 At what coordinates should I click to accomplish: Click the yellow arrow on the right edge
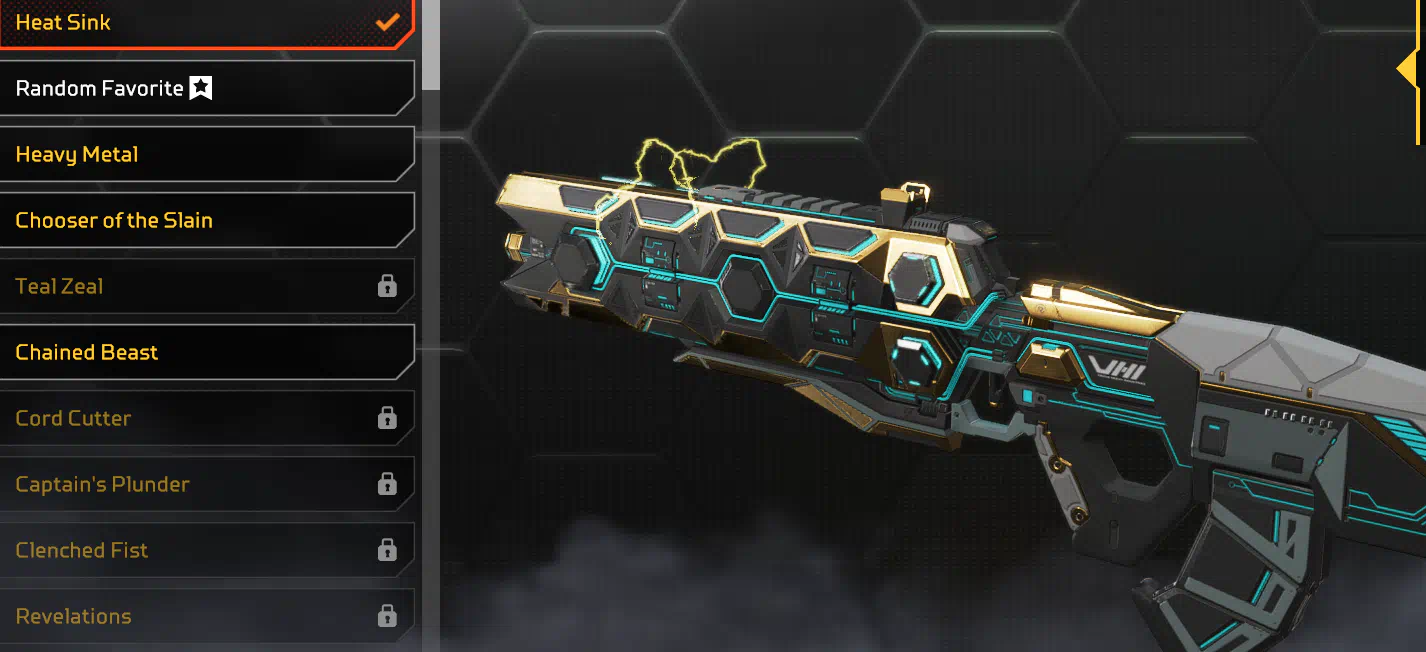(x=1408, y=70)
